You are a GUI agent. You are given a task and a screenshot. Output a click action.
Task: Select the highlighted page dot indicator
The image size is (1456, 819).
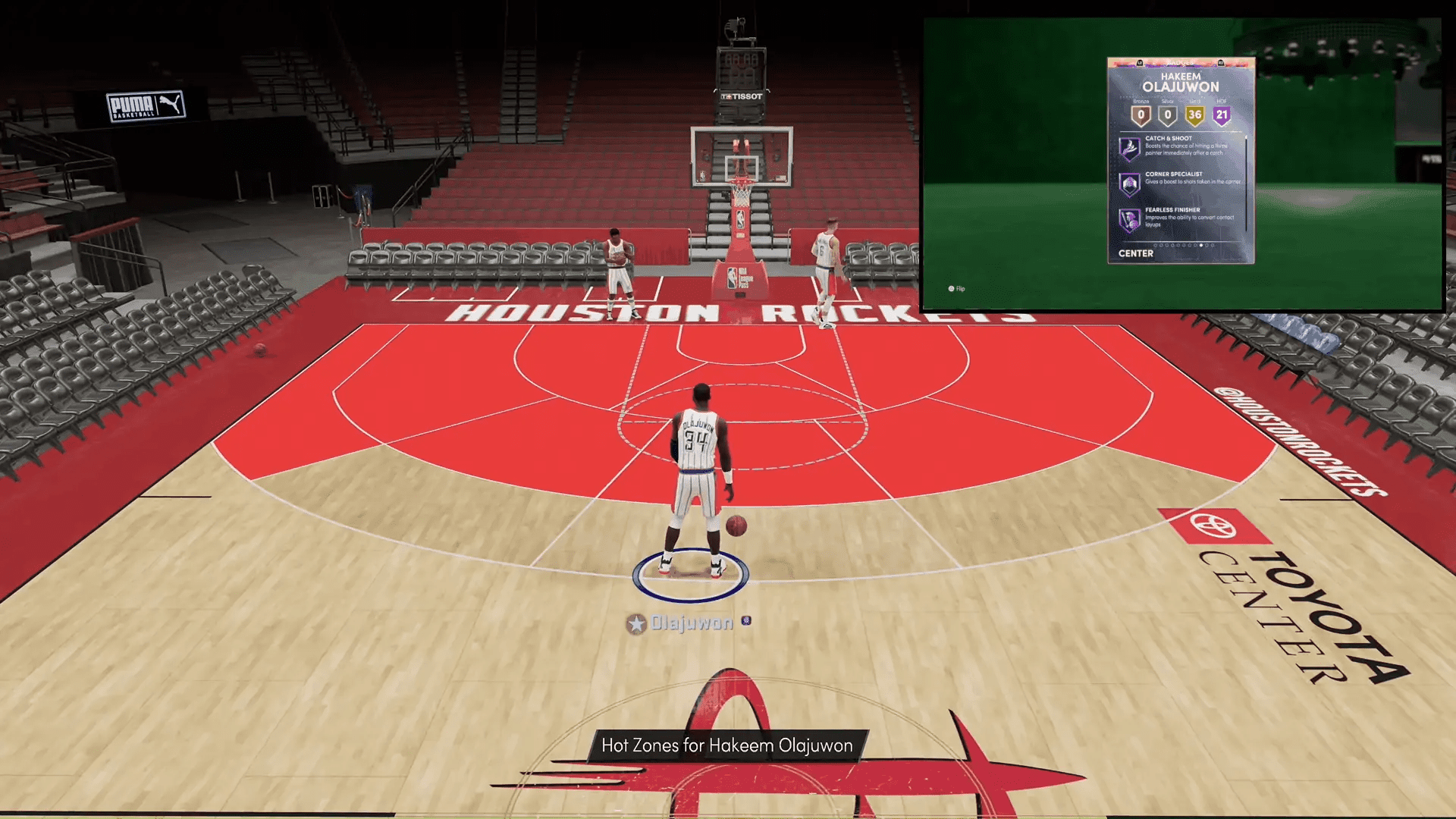(1200, 245)
